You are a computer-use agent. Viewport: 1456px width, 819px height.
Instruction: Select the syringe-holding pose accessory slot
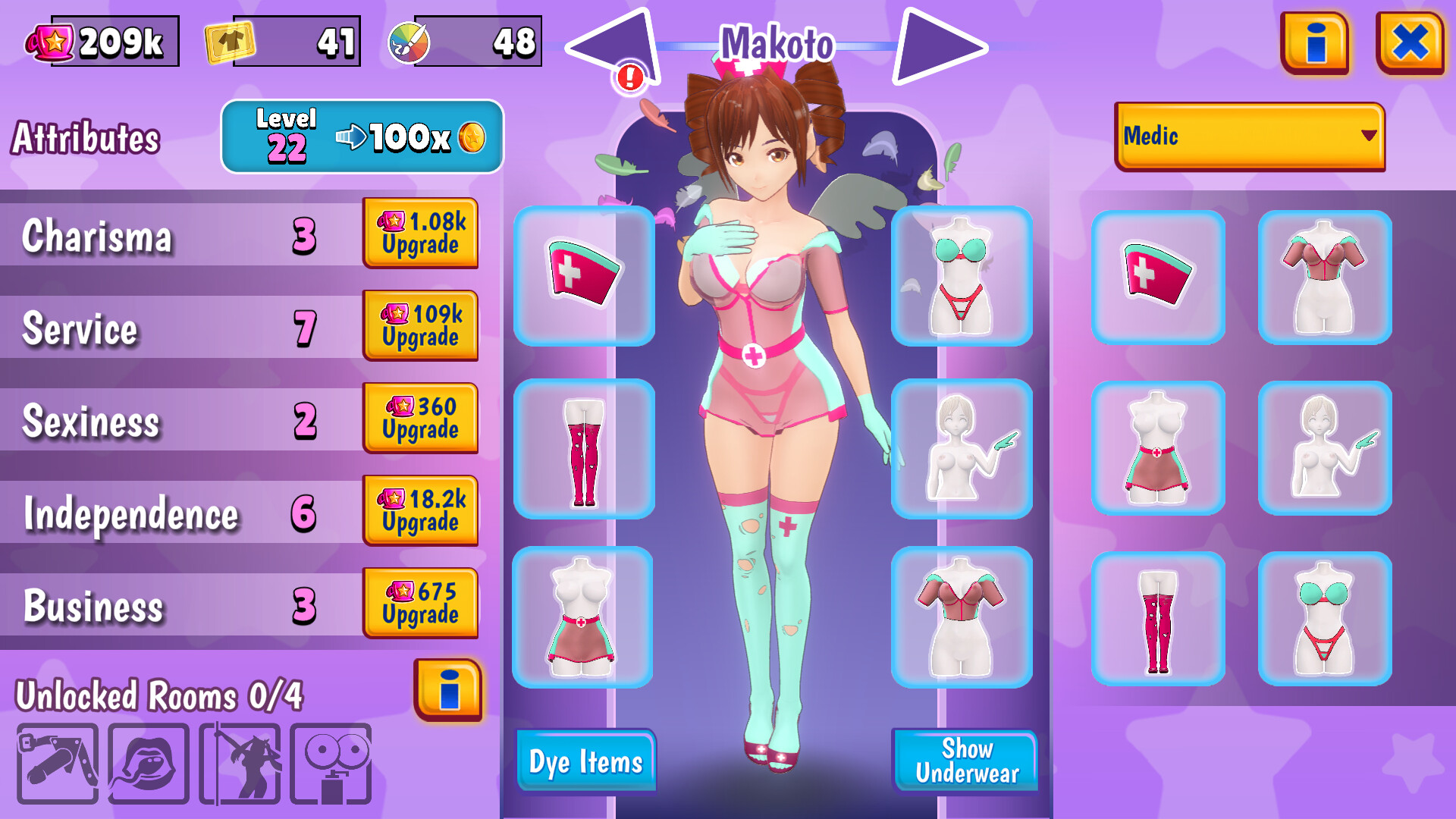pyautogui.click(x=963, y=449)
